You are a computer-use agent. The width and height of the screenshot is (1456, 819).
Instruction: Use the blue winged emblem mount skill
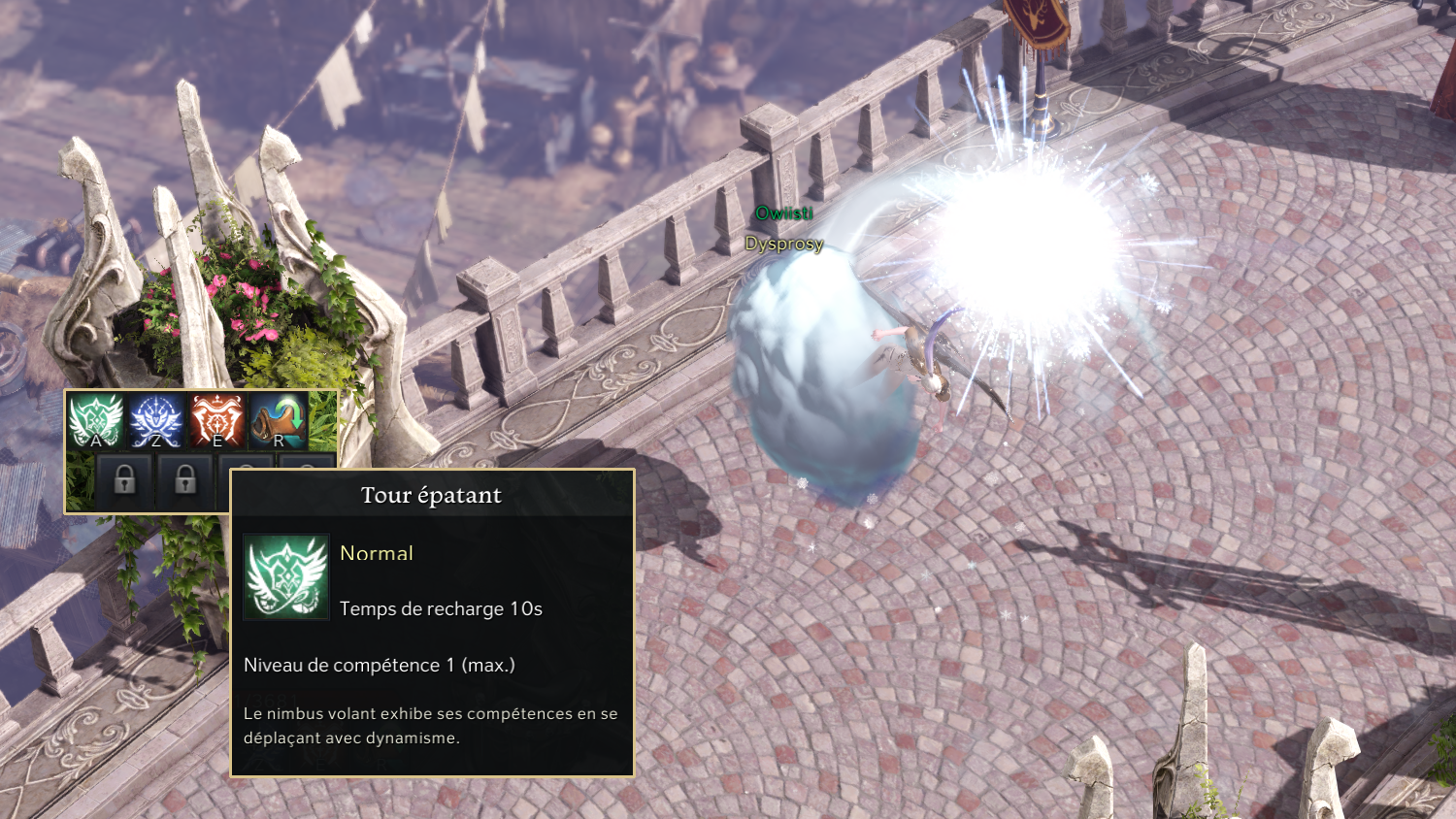coord(156,420)
